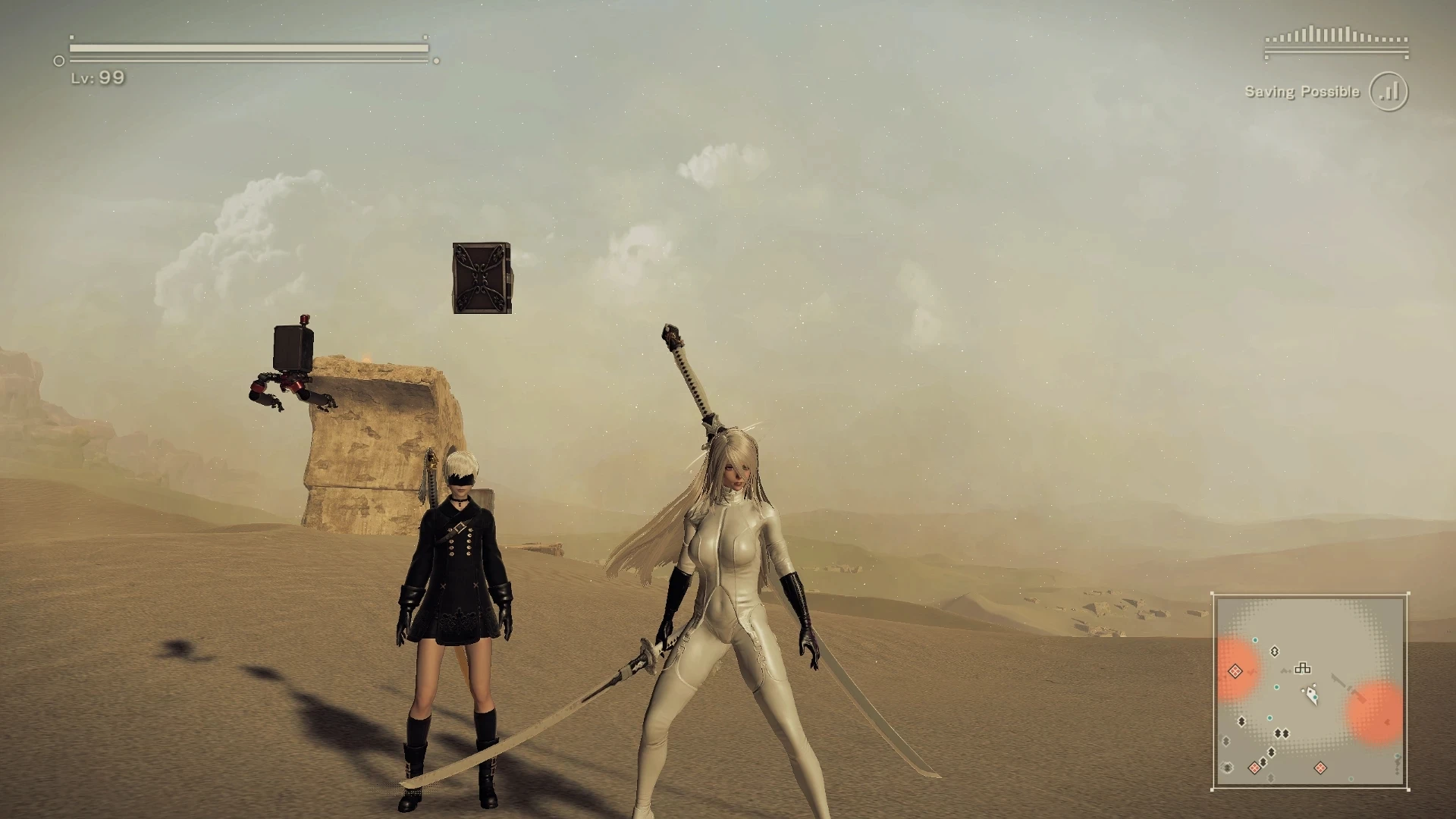Click the black NPC diamond marker on minimap
Screen dimensions: 1456x819
coord(1275,651)
